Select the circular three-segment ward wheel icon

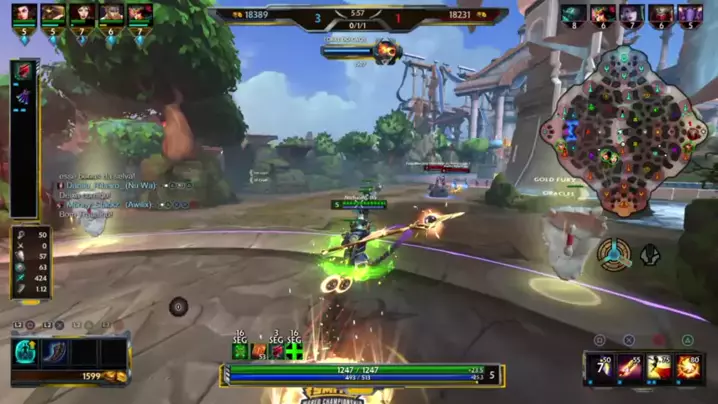[613, 254]
